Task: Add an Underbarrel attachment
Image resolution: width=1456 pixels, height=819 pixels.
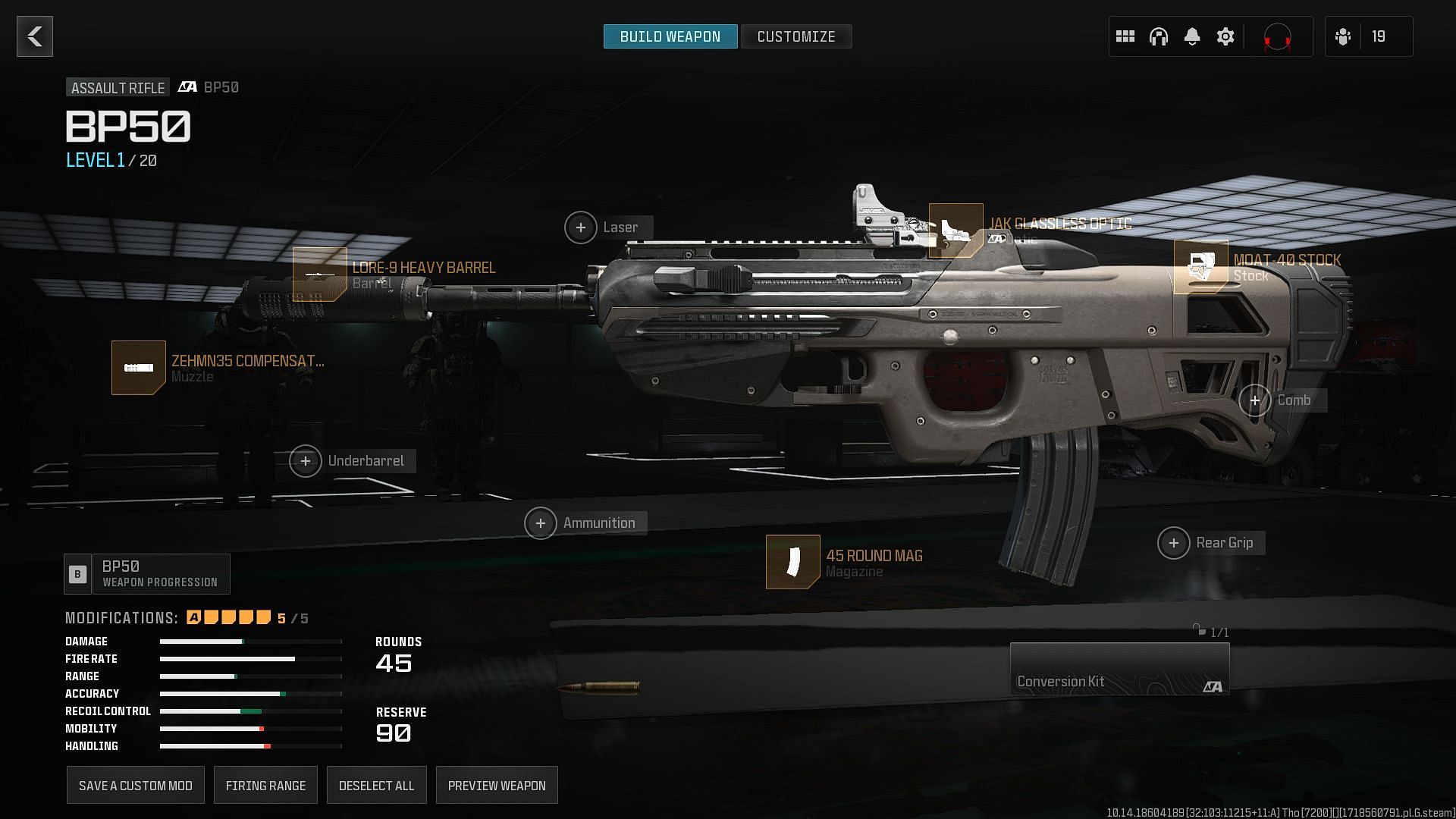Action: (306, 461)
